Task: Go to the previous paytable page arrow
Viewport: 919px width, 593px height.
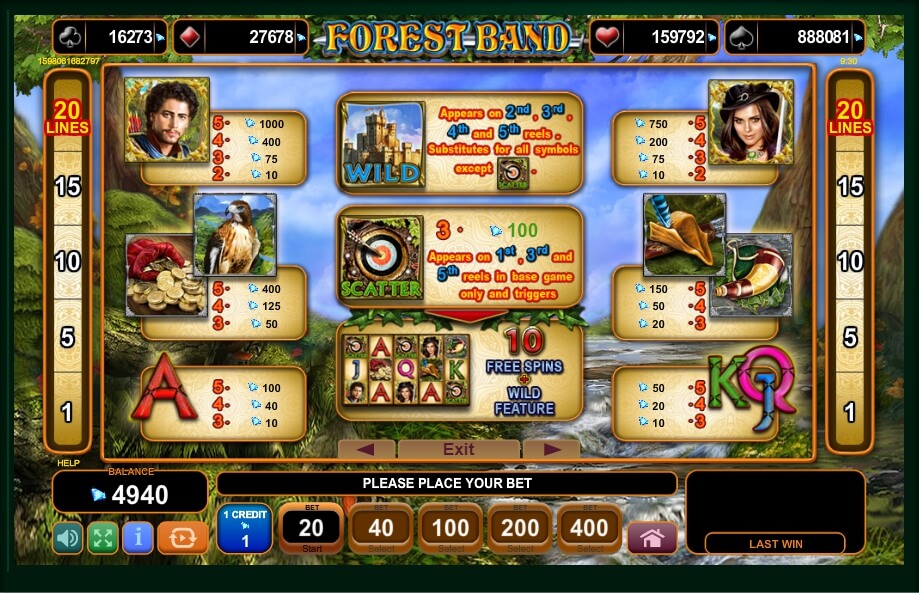Action: 365,449
